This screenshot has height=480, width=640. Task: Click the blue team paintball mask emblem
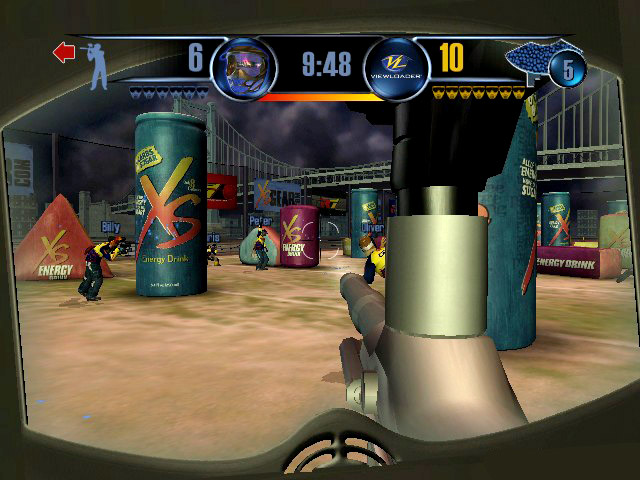point(241,65)
